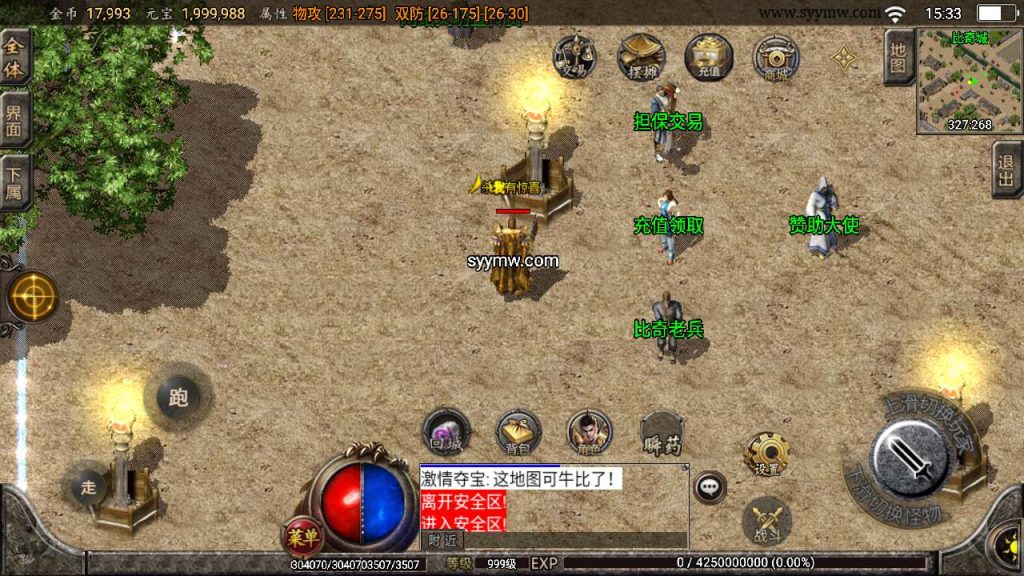1024x576 pixels.
Task: Open the 充值 recharge treasure chest icon
Action: tap(709, 56)
